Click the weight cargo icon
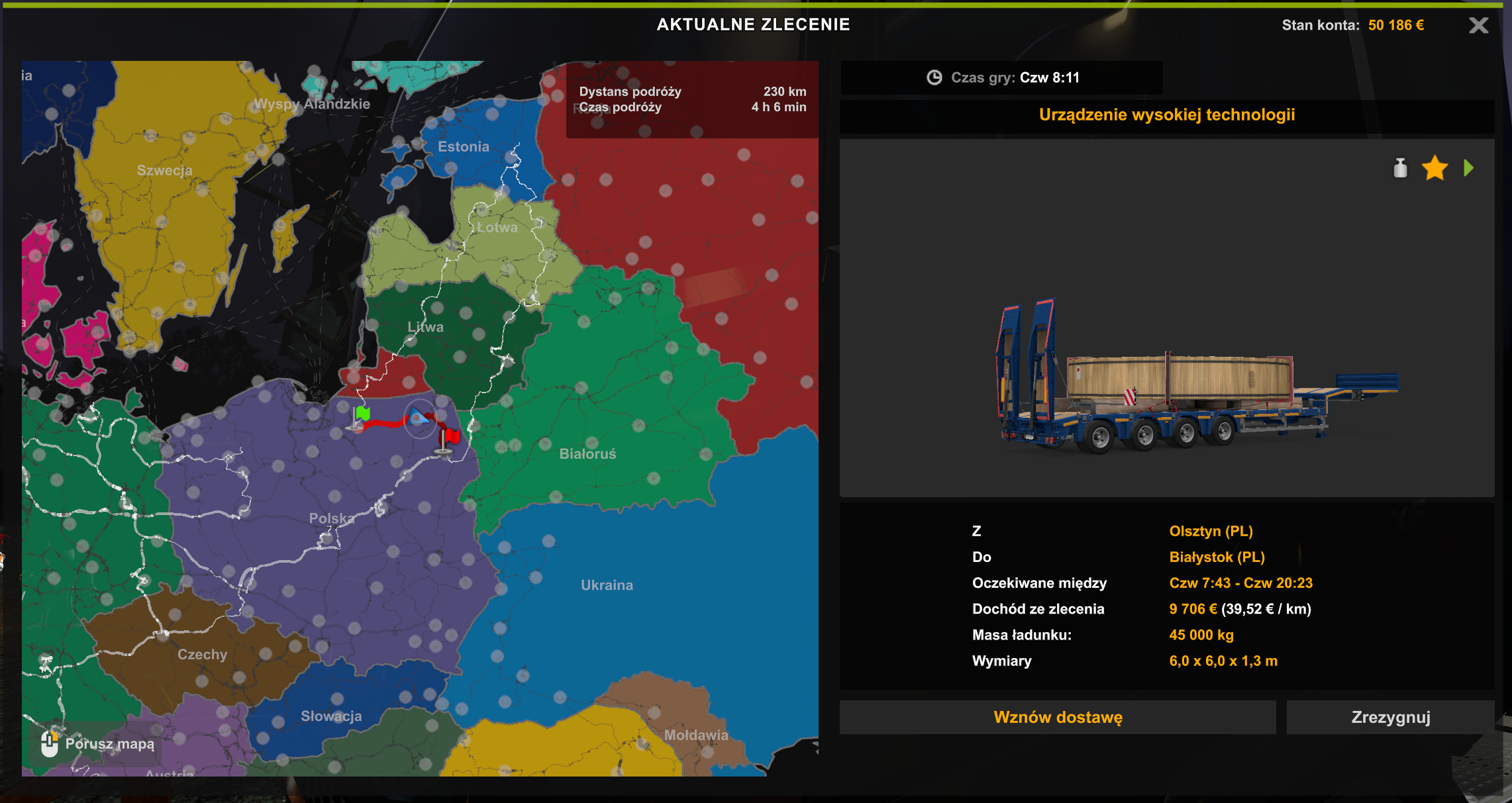Viewport: 1512px width, 803px height. [1400, 168]
